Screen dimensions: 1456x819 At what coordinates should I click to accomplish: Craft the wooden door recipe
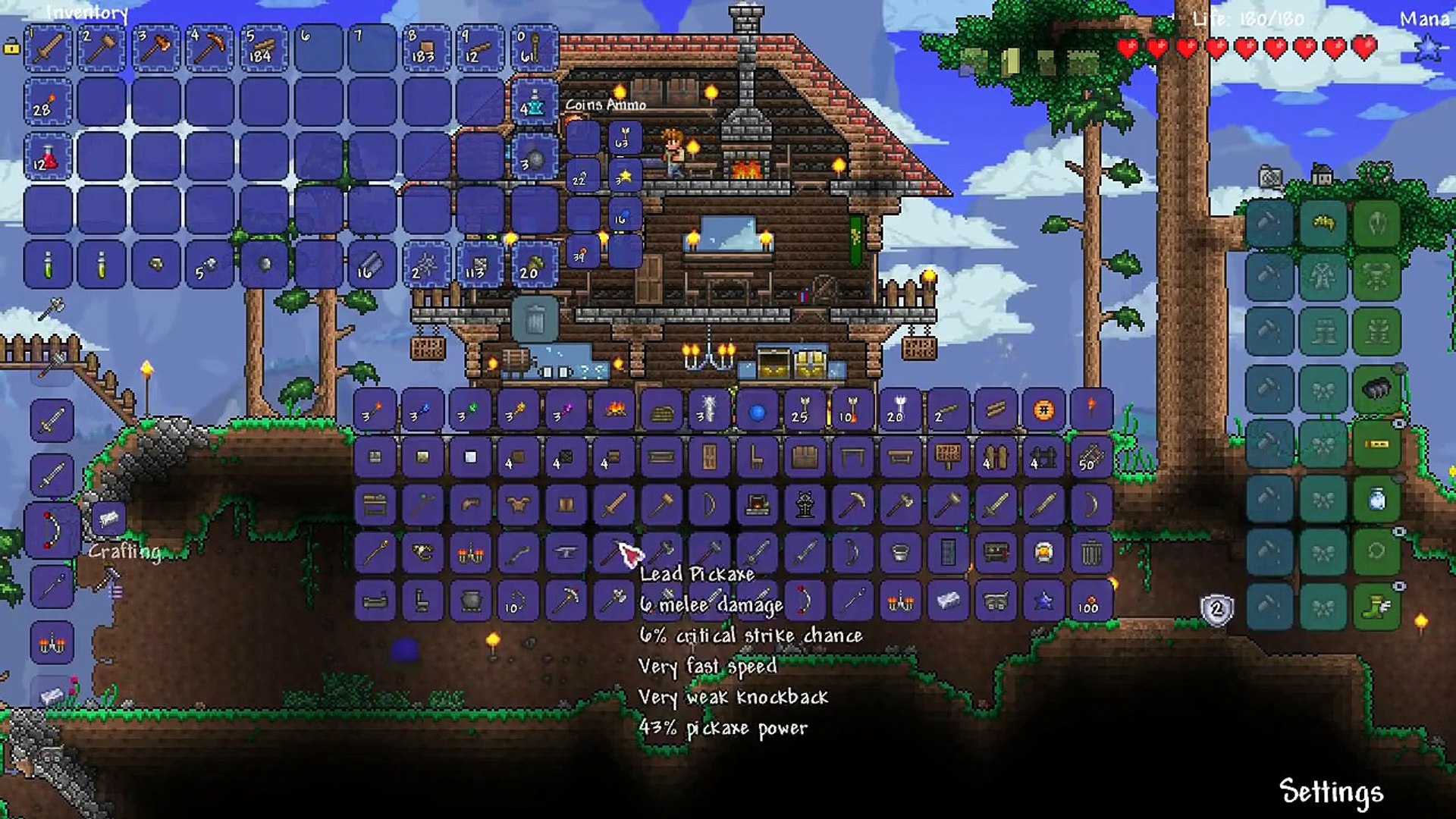(709, 457)
